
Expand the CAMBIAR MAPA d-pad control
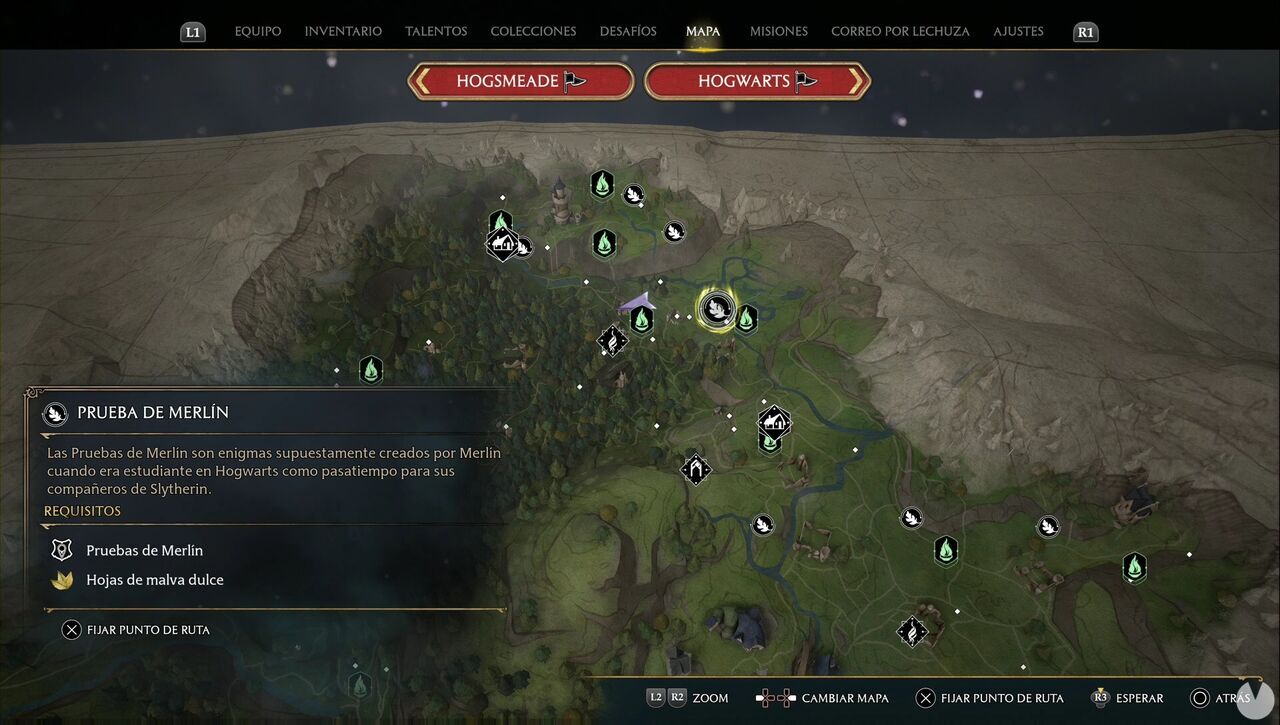coord(775,698)
